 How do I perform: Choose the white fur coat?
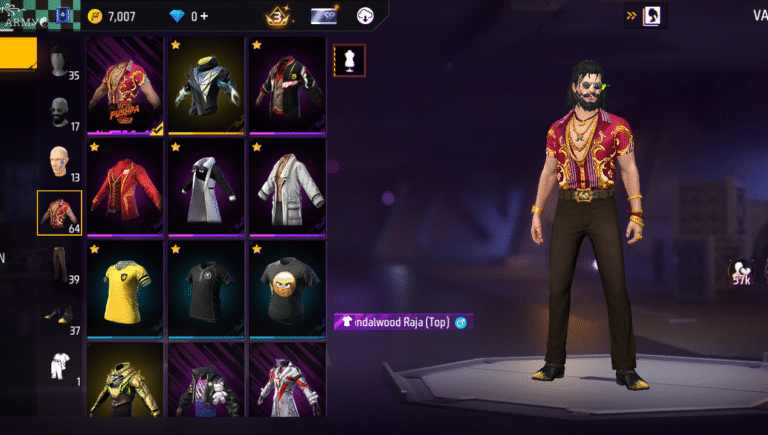[x=287, y=187]
